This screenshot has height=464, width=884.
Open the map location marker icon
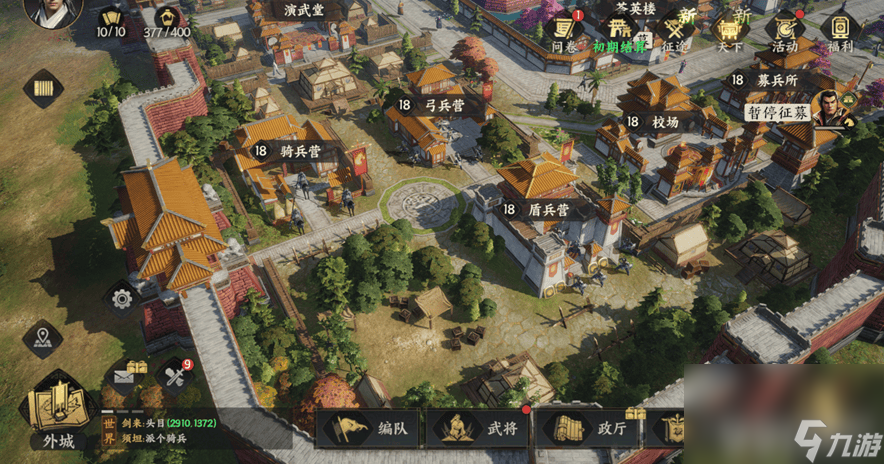point(43,338)
